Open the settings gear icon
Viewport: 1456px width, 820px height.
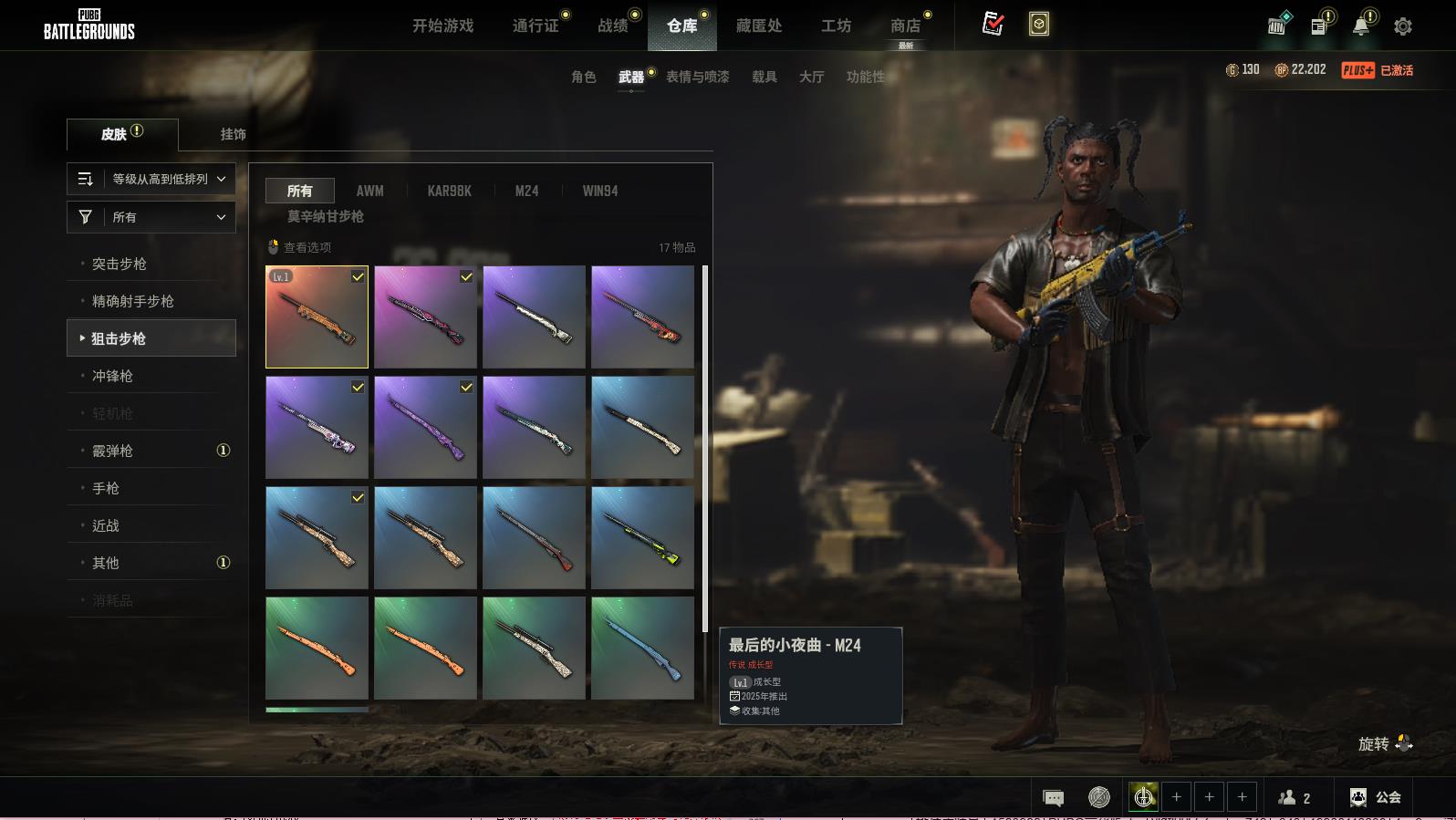point(1403,26)
